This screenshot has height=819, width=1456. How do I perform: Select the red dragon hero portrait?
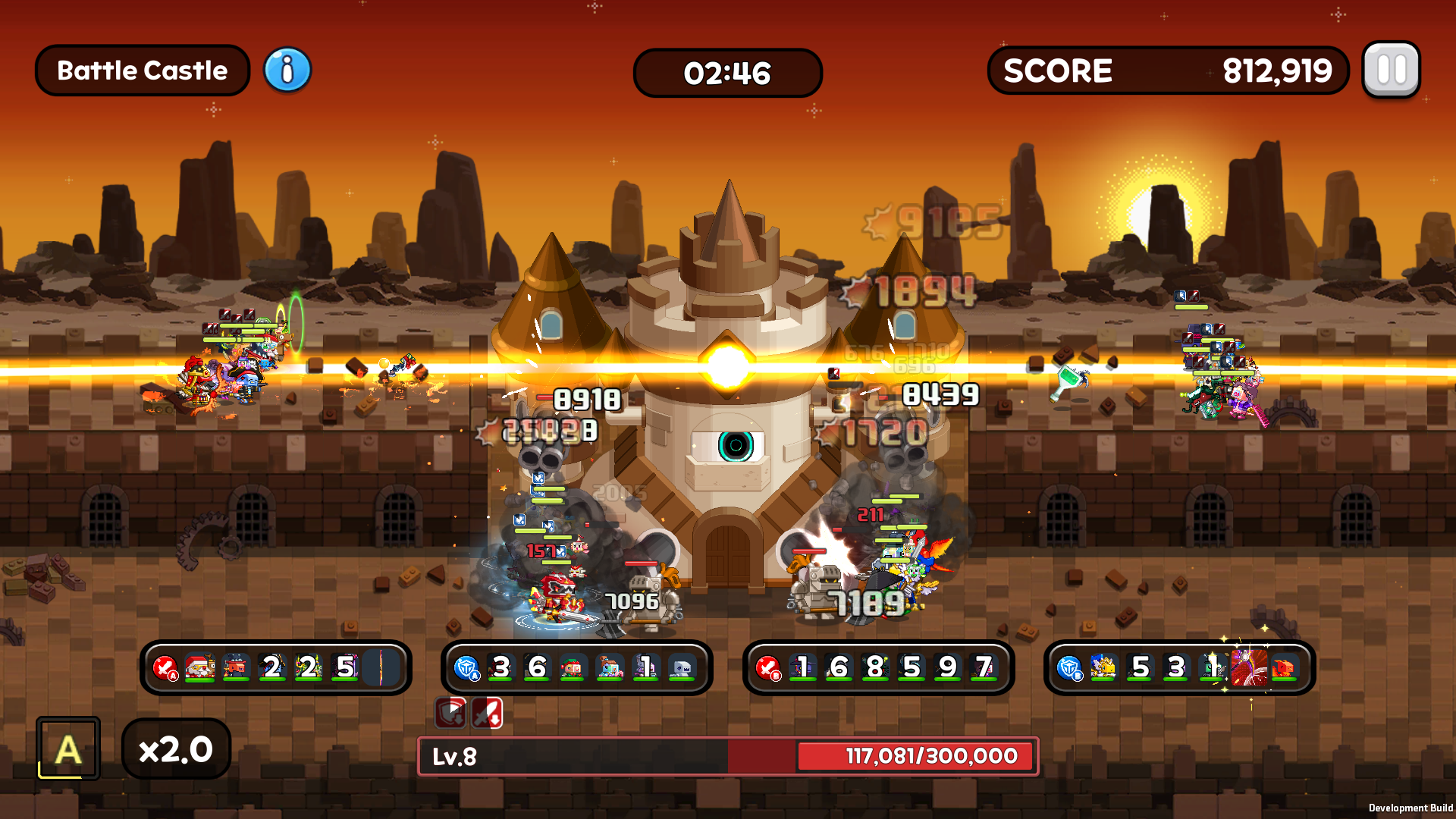click(1284, 667)
